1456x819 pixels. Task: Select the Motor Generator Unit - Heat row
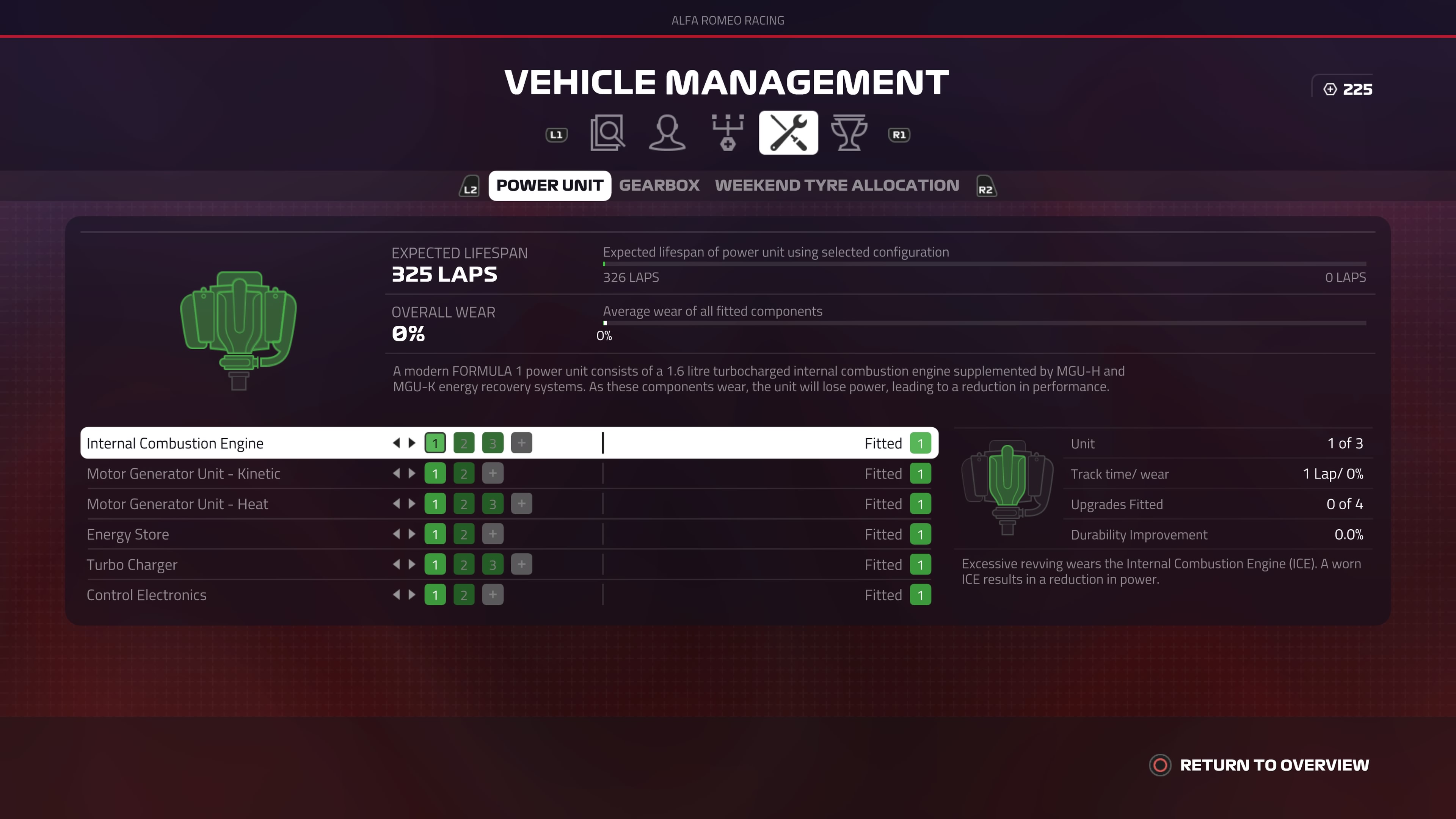coord(177,504)
